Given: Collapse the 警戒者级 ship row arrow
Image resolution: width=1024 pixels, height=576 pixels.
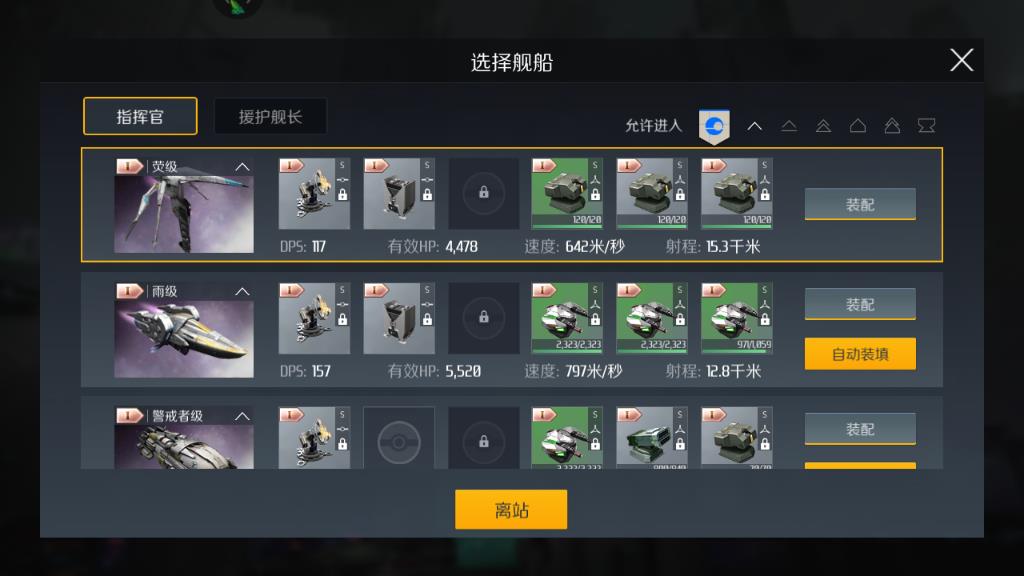Looking at the screenshot, I should [x=242, y=416].
